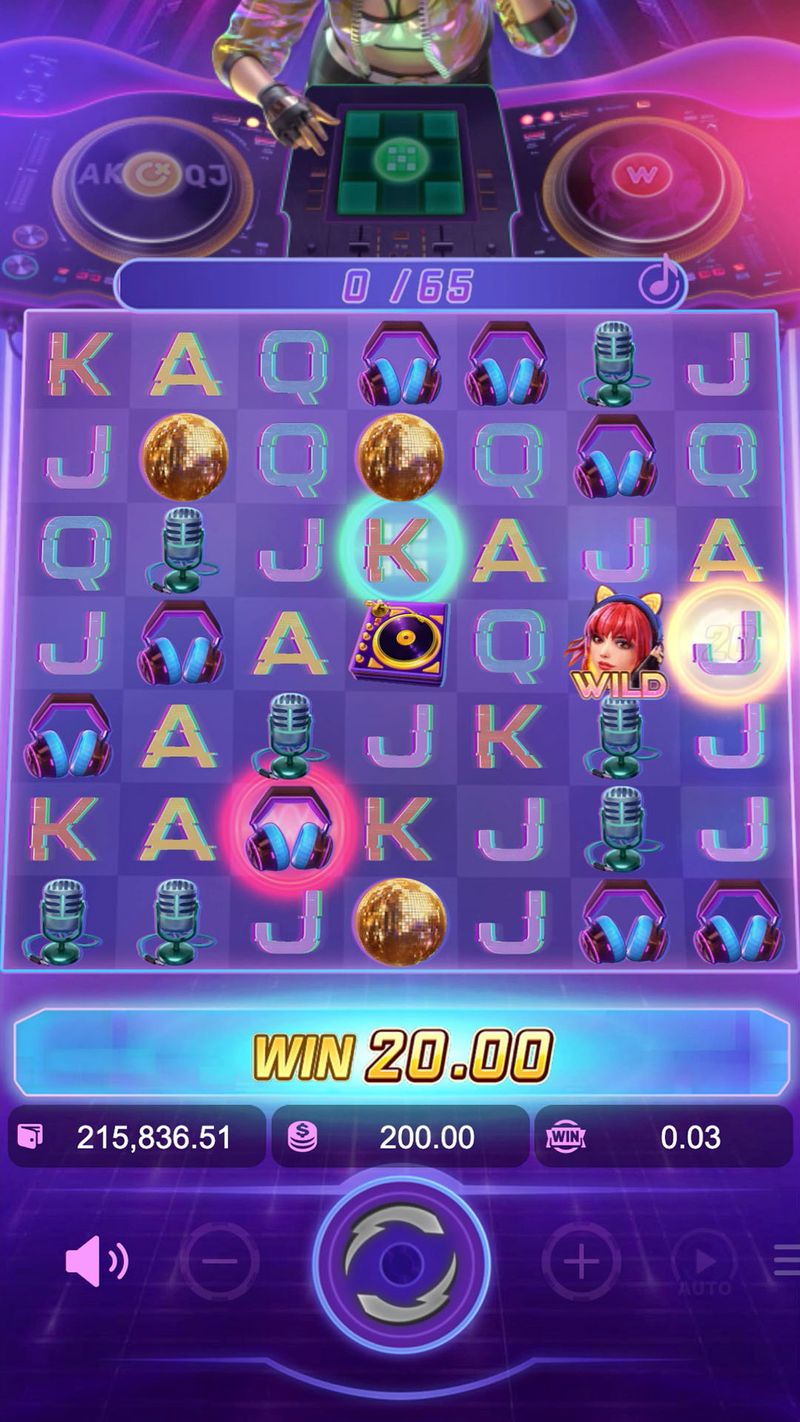Increase the bet with the plus button
This screenshot has height=1422, width=800.
click(580, 1262)
